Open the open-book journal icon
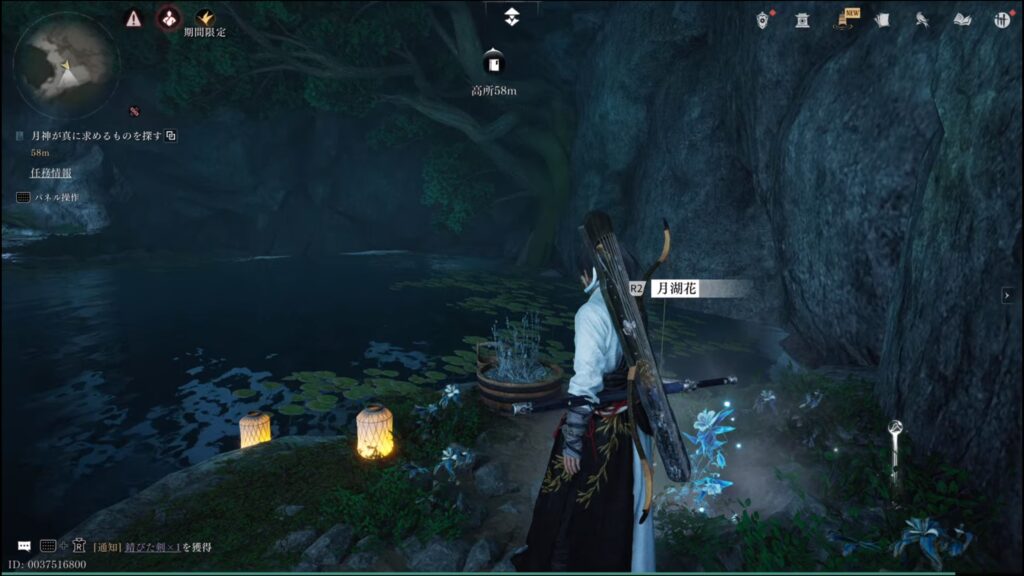Screen dimensions: 1024x576 (962, 19)
